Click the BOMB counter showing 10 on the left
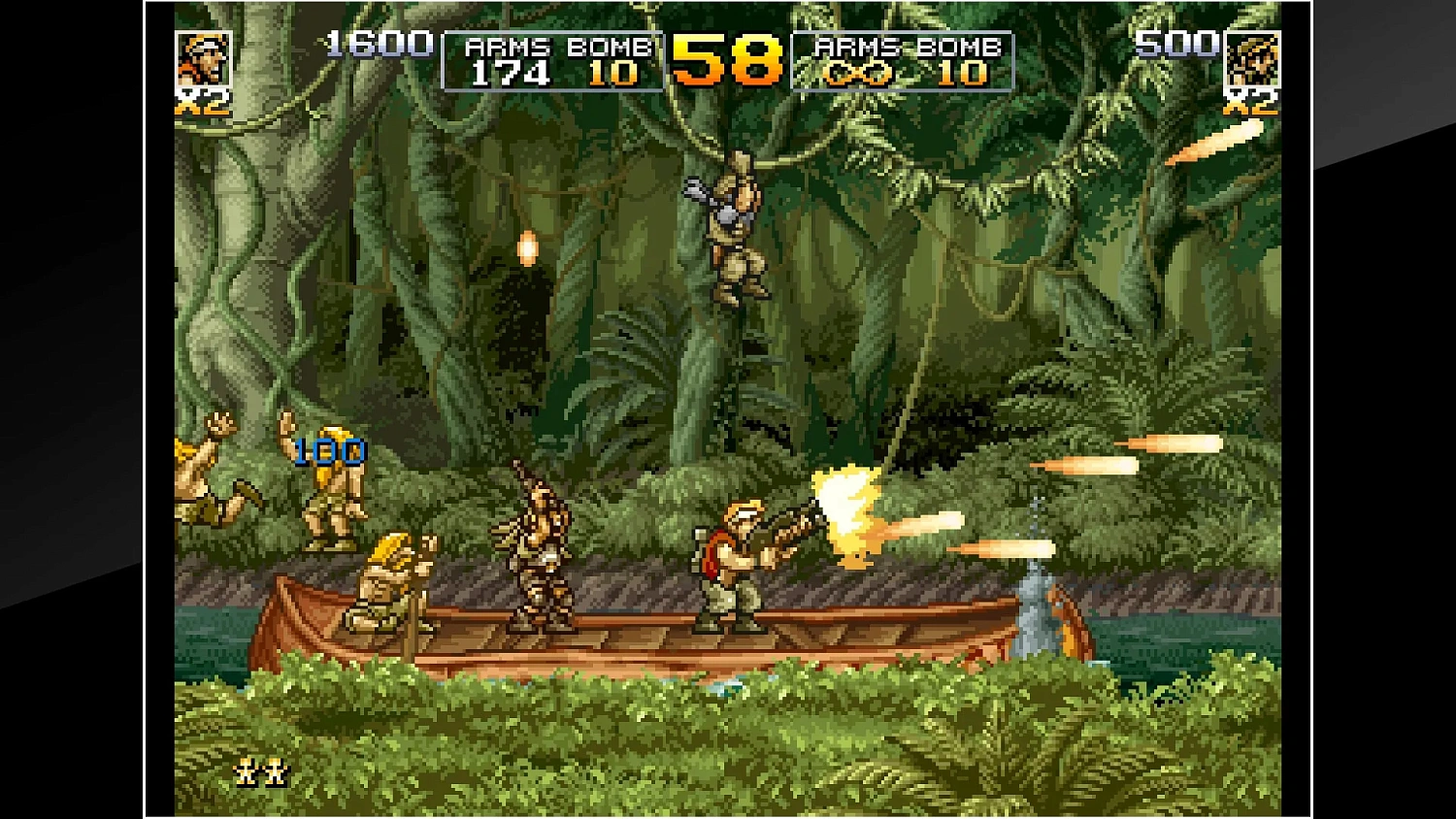 pyautogui.click(x=614, y=71)
